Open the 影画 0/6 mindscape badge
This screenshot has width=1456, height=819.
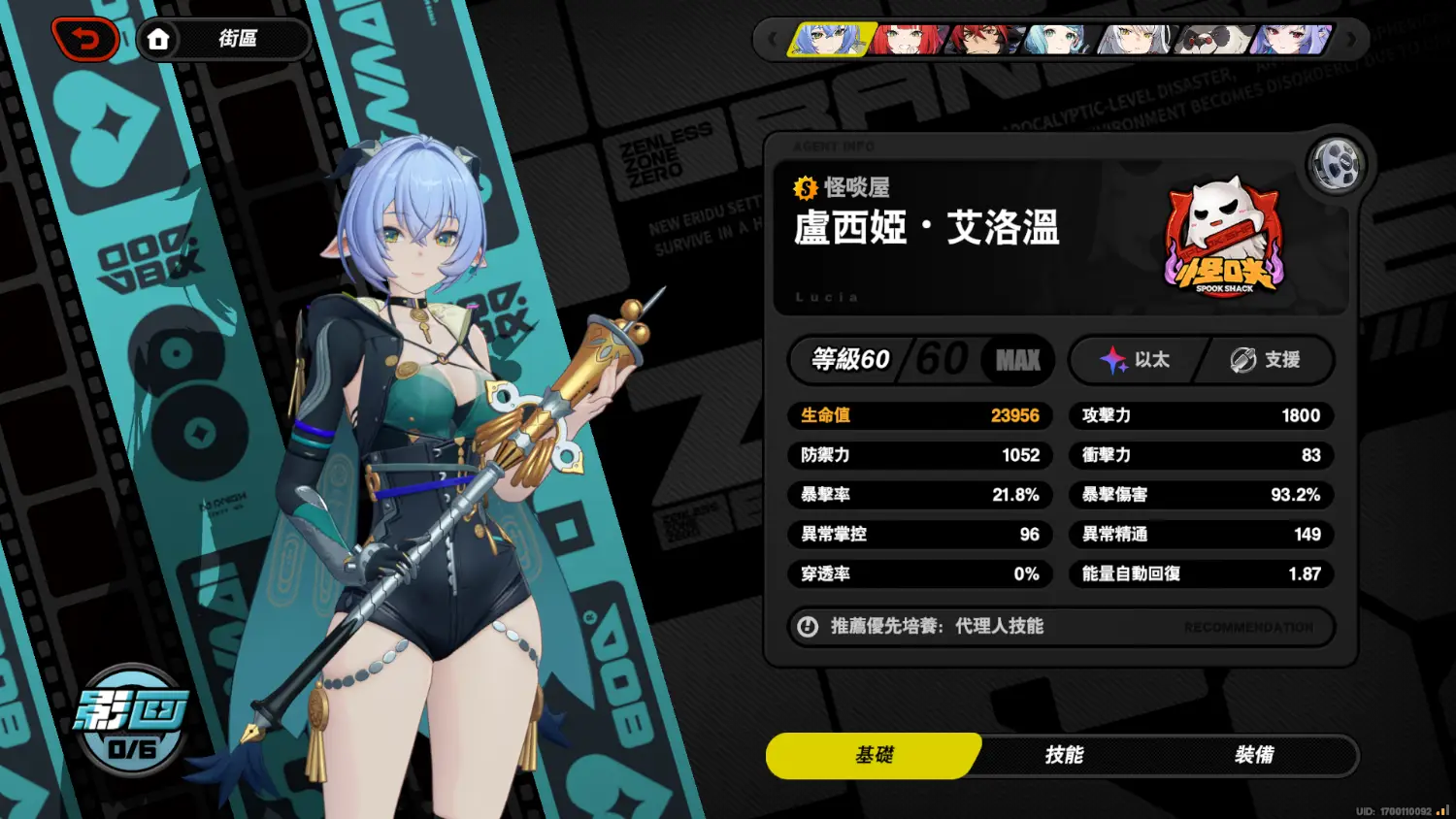coord(132,720)
